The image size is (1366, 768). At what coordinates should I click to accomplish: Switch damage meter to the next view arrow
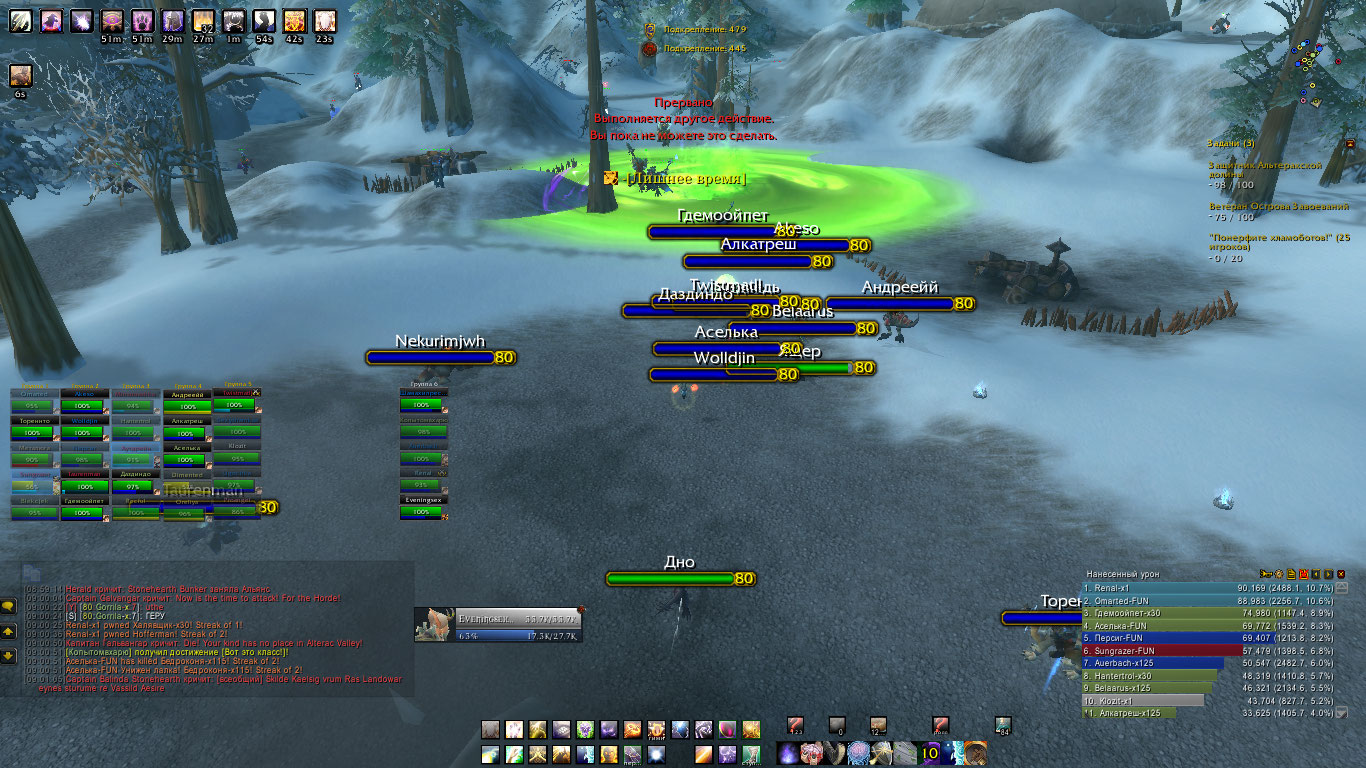pyautogui.click(x=1328, y=574)
